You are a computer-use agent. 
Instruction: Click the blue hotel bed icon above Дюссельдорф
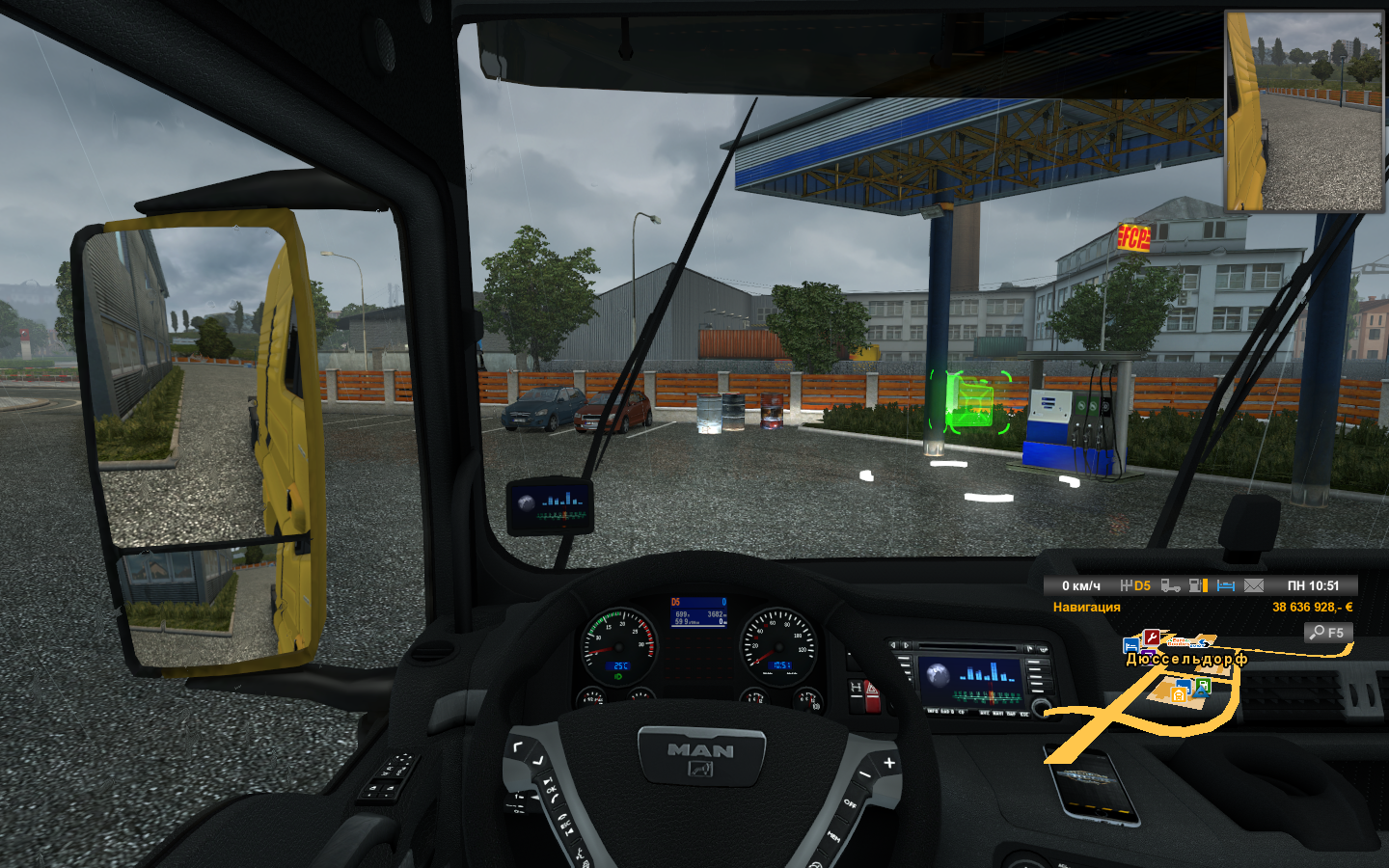1130,647
